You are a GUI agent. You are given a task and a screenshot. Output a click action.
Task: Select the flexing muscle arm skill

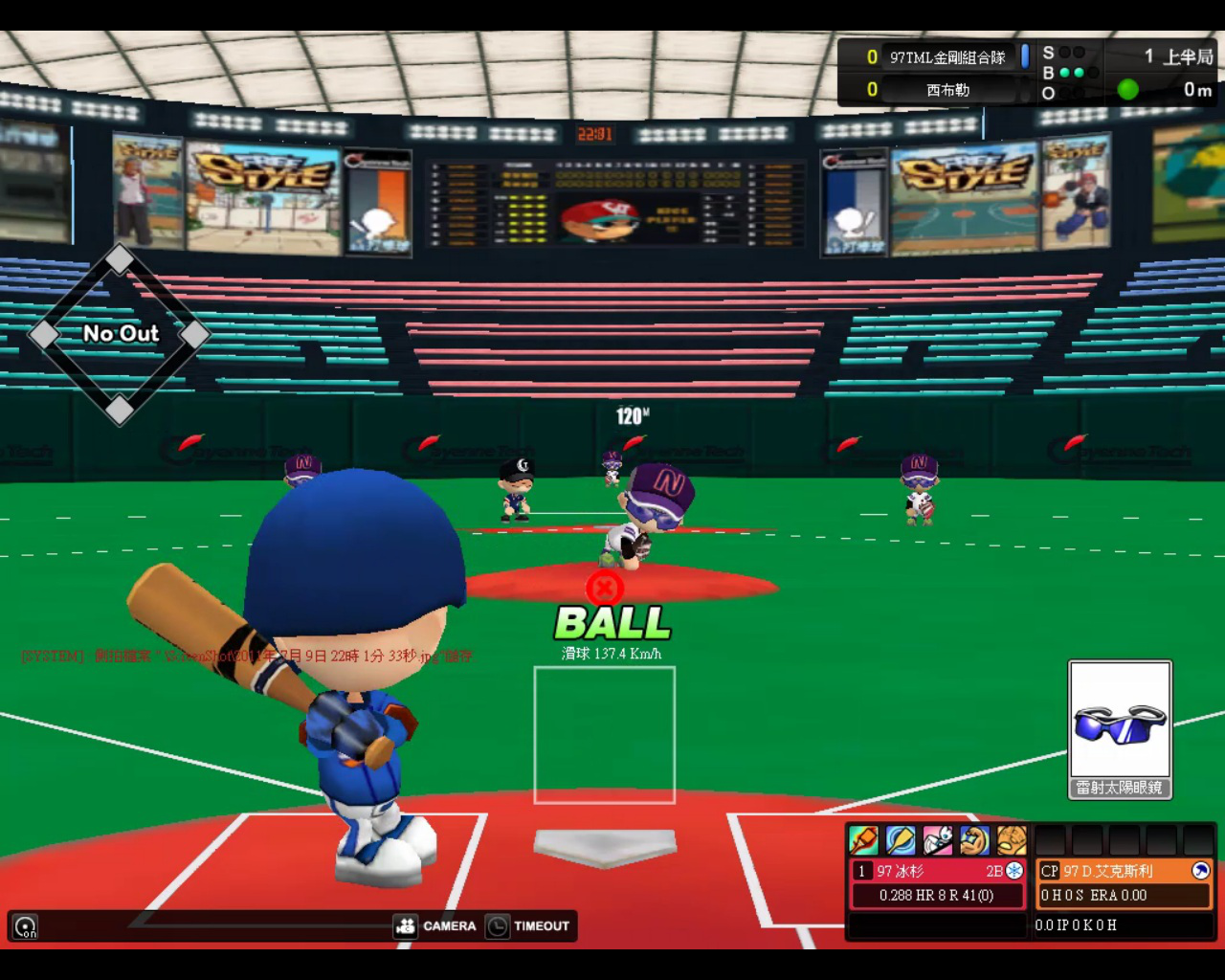(974, 839)
